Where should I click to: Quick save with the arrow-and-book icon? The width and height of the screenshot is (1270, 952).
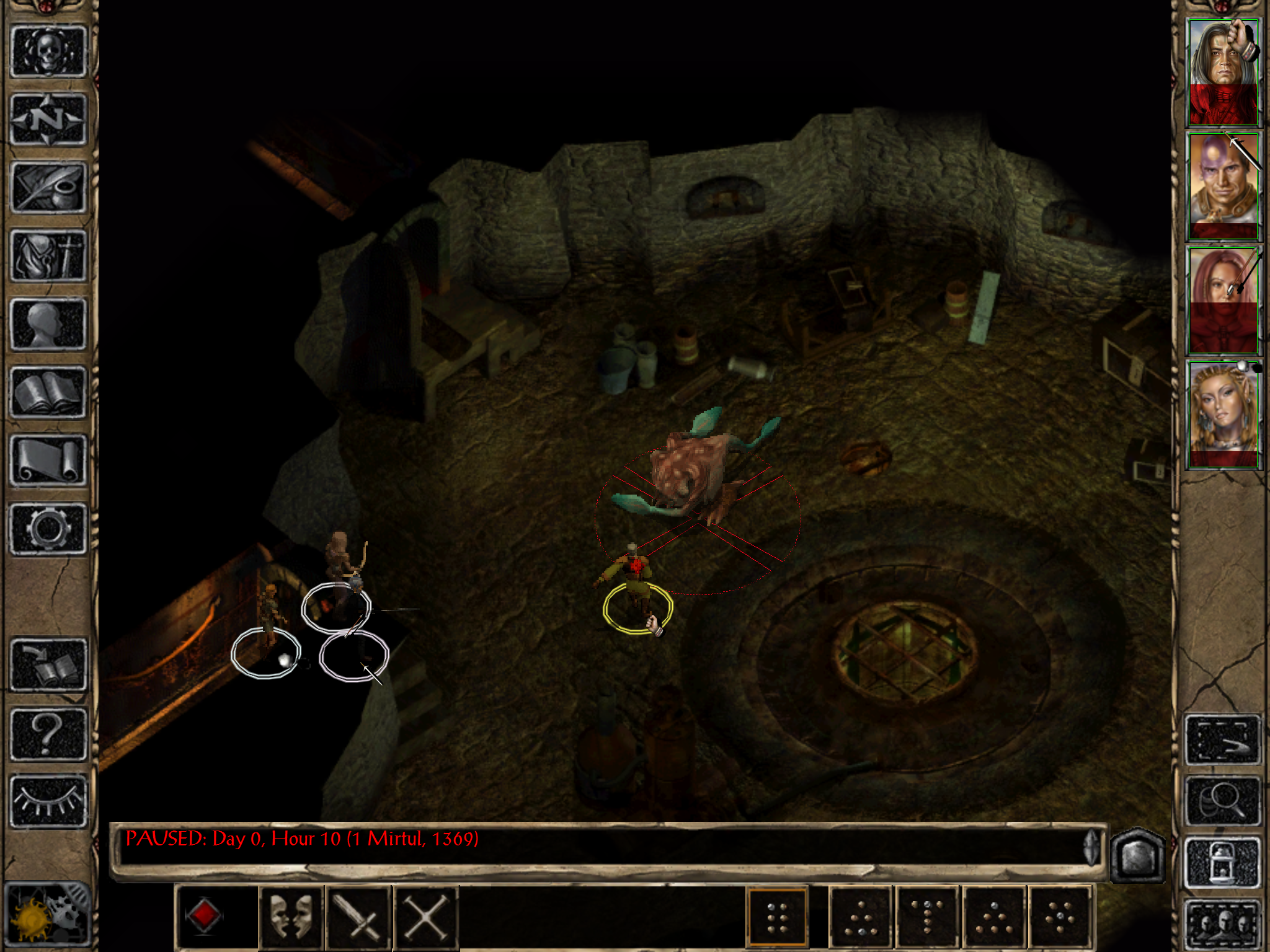point(48,665)
